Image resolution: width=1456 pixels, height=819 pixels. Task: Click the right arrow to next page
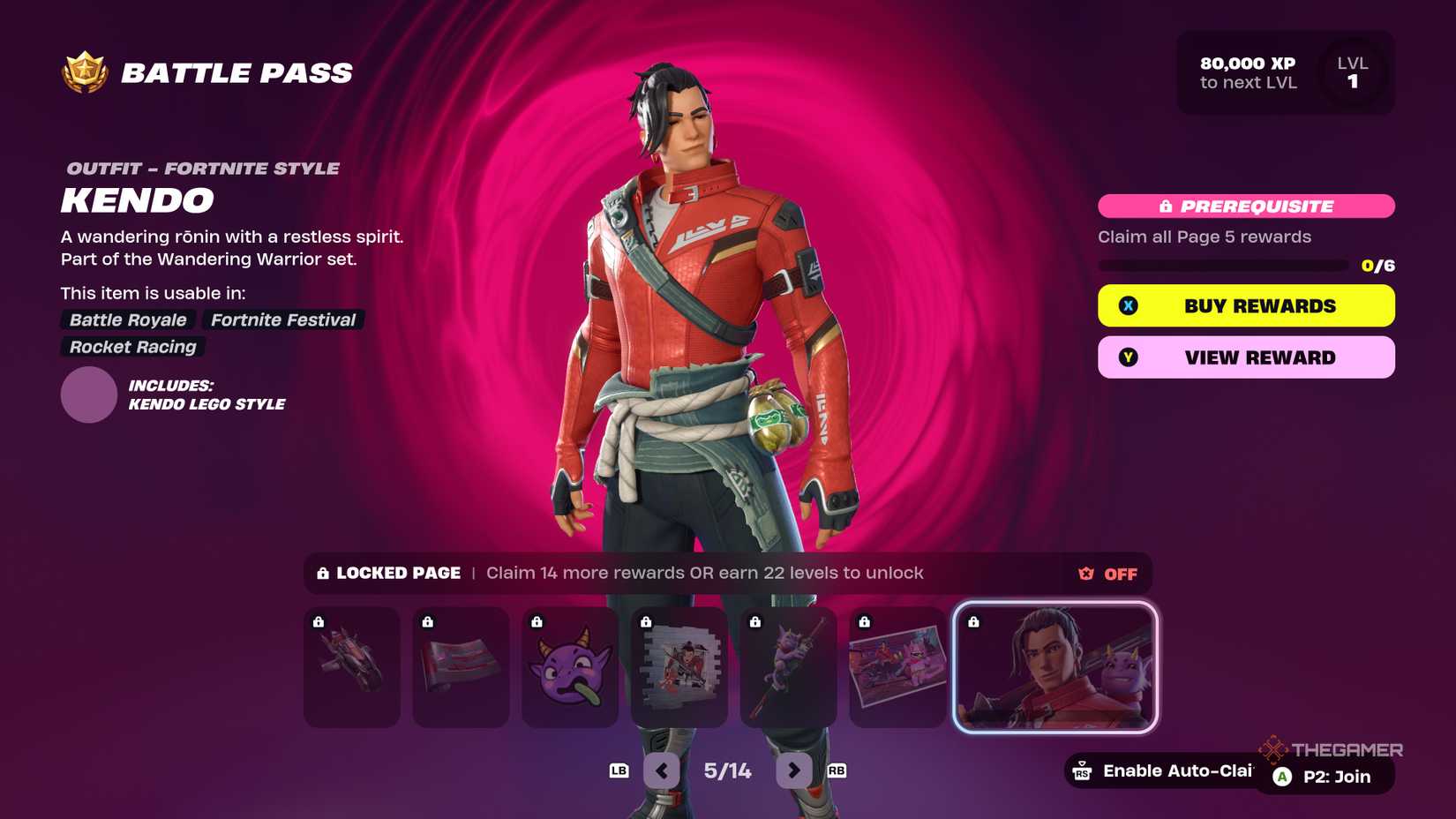[793, 770]
